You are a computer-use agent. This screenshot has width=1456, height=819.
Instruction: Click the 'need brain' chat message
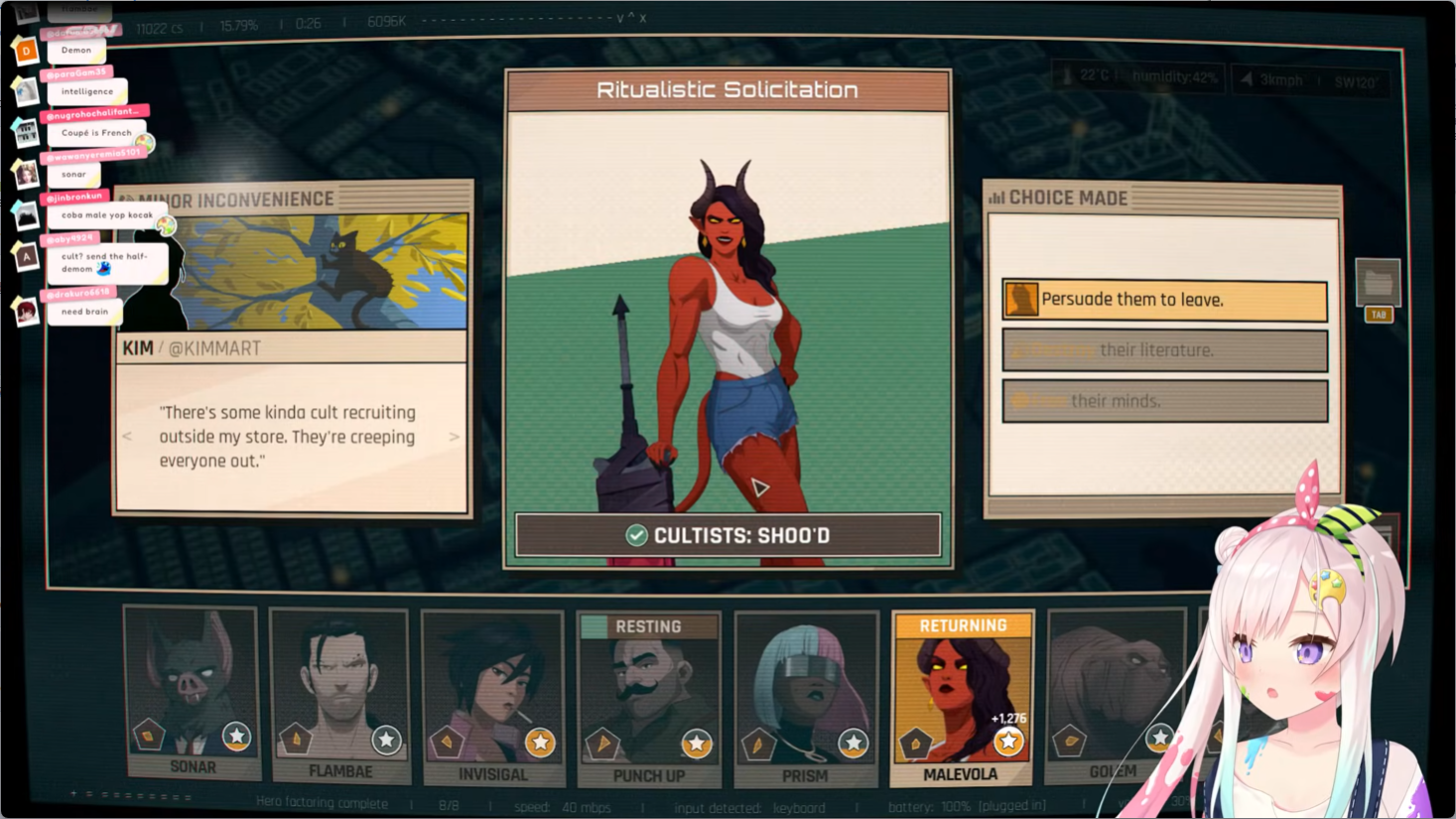click(85, 312)
